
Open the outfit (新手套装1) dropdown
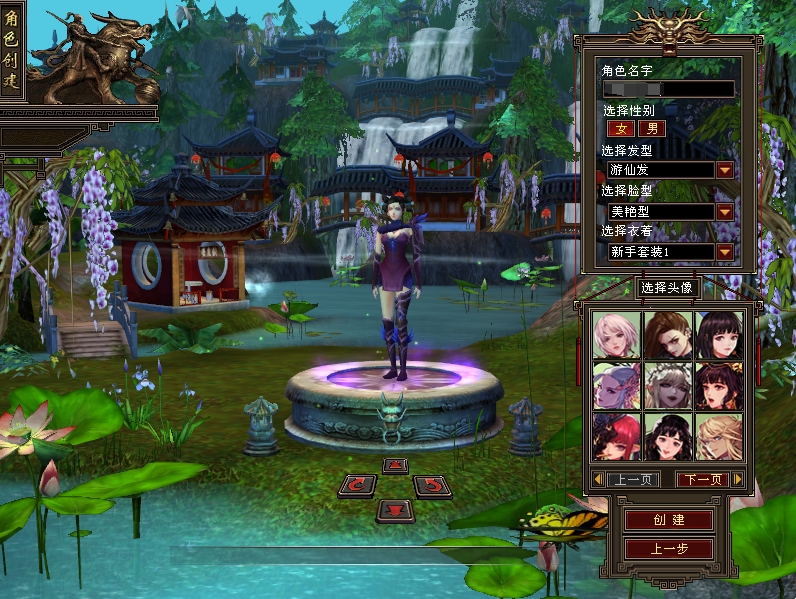(725, 252)
